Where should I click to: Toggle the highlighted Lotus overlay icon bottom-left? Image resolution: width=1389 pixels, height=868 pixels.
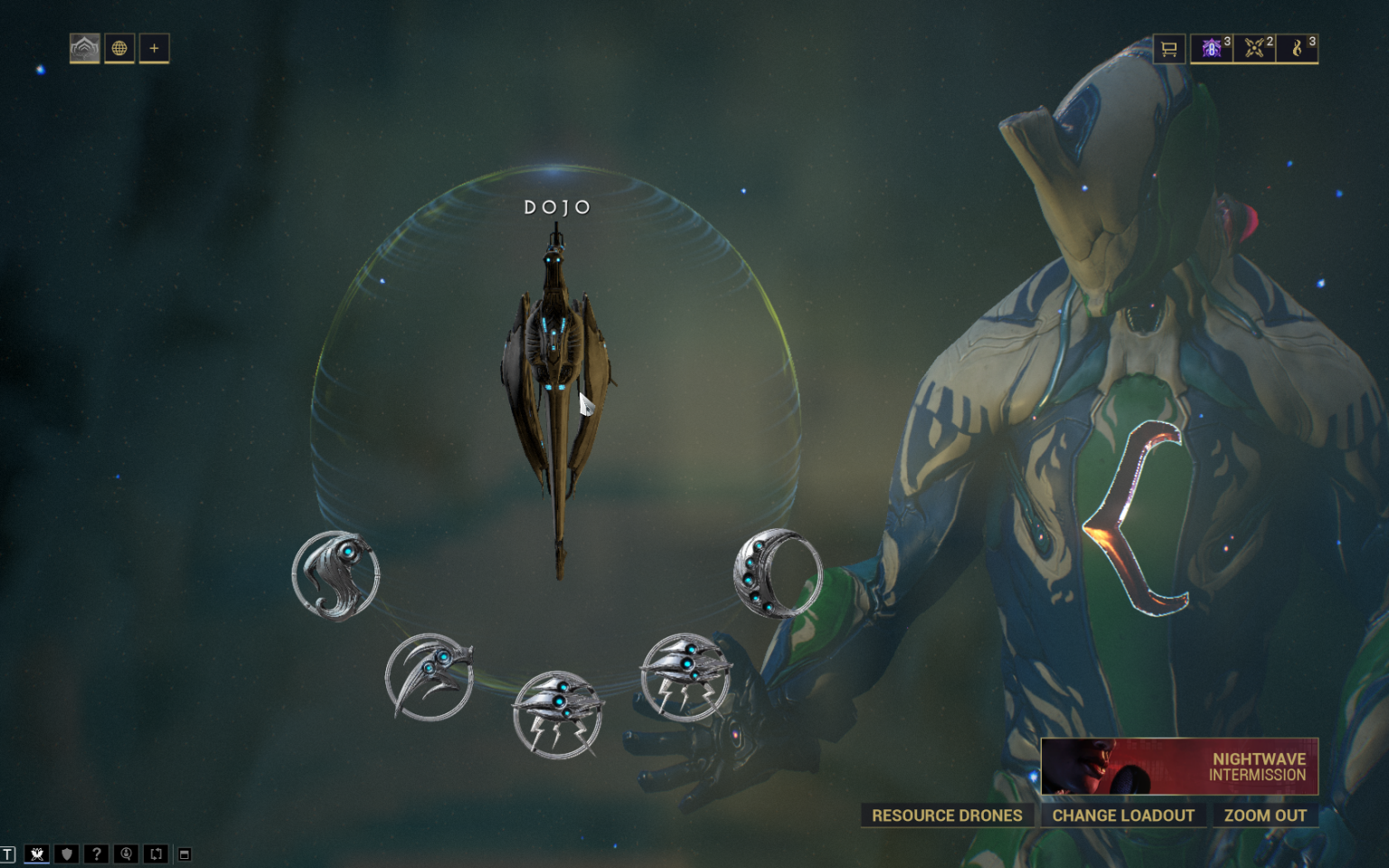tap(36, 853)
